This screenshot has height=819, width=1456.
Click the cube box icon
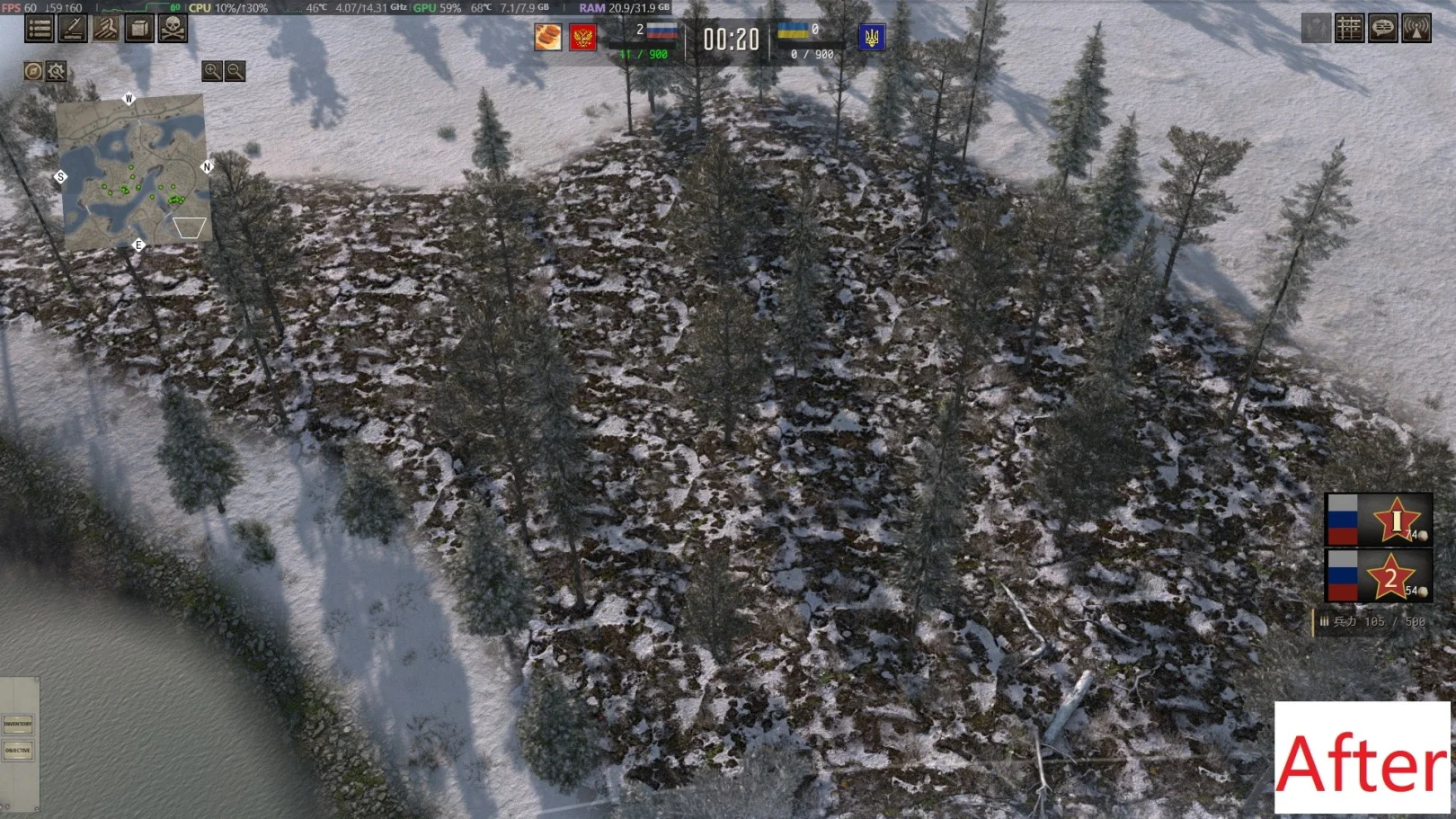click(x=139, y=28)
